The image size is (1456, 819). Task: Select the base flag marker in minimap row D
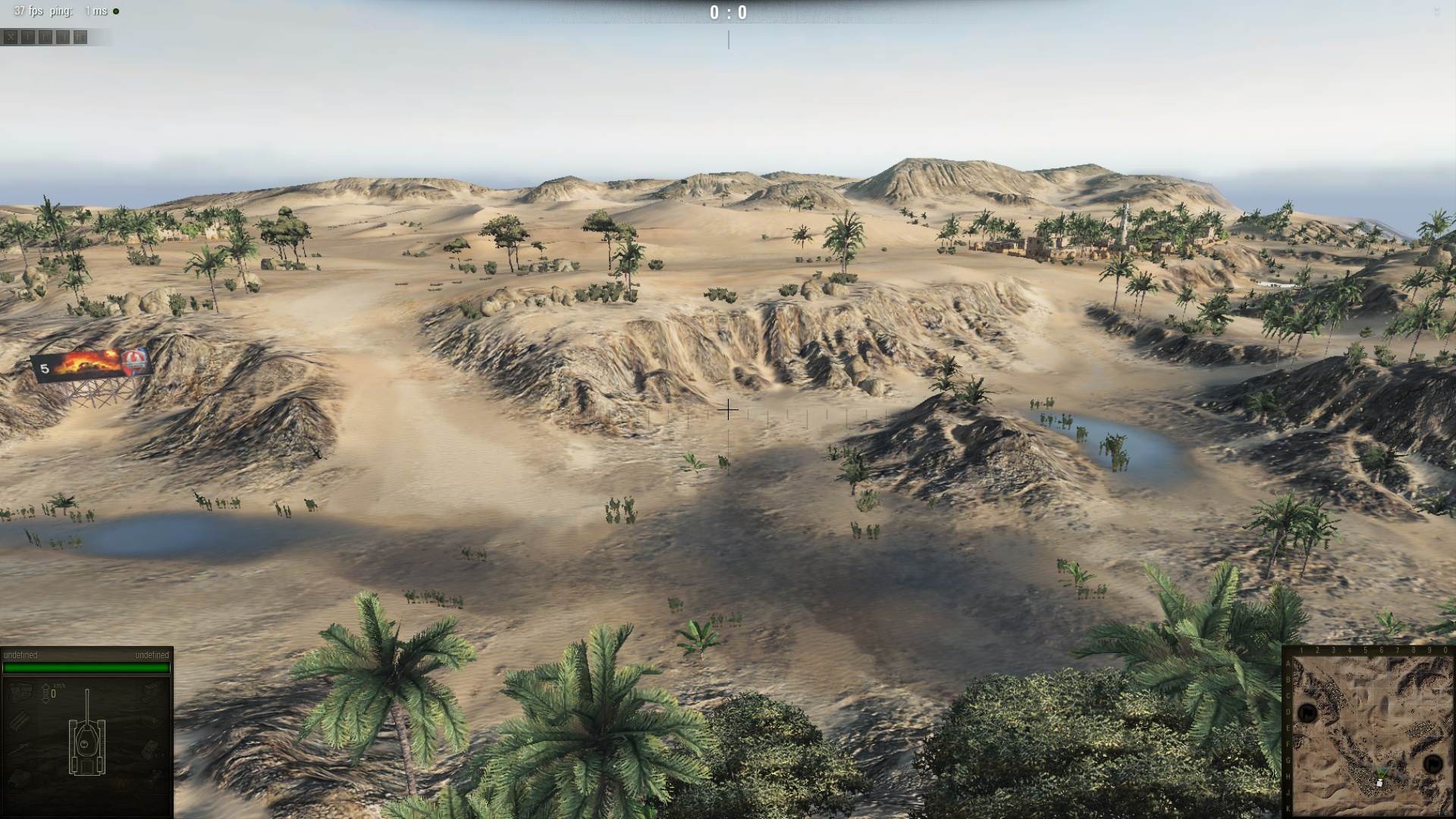1307,713
